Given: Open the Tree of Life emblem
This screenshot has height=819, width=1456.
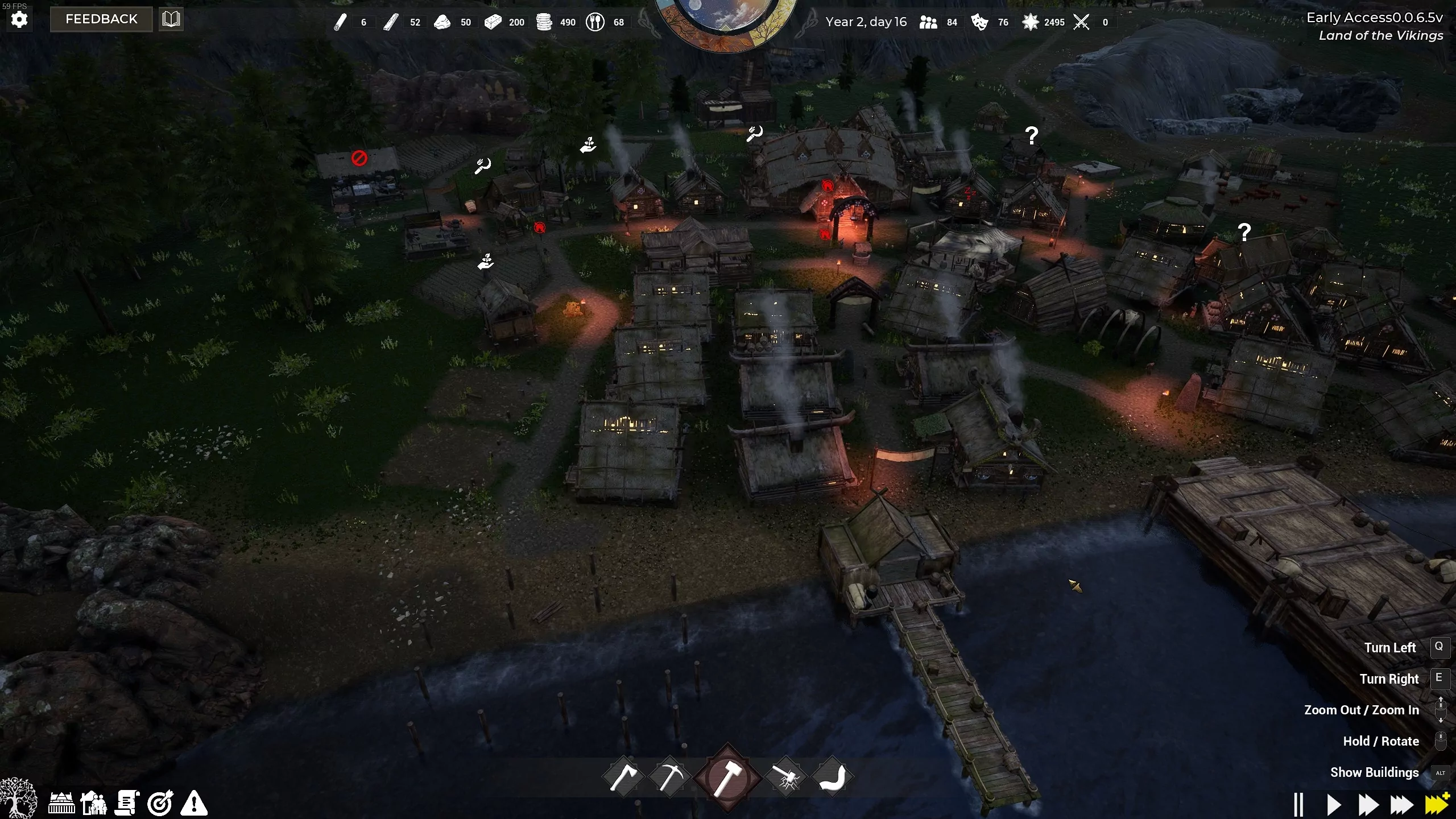Looking at the screenshot, I should (x=18, y=799).
